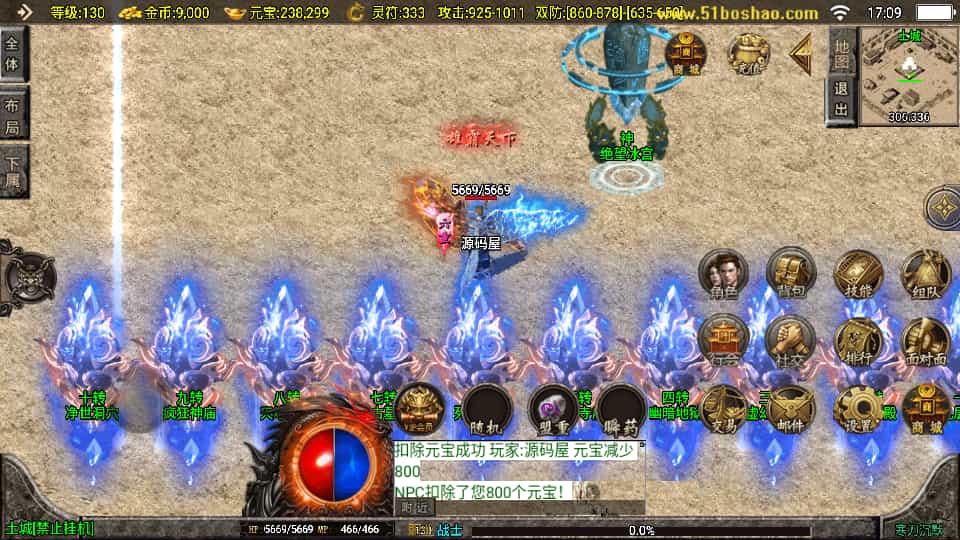
Task: Use the 盟重 teleport stone slot
Action: pyautogui.click(x=553, y=410)
